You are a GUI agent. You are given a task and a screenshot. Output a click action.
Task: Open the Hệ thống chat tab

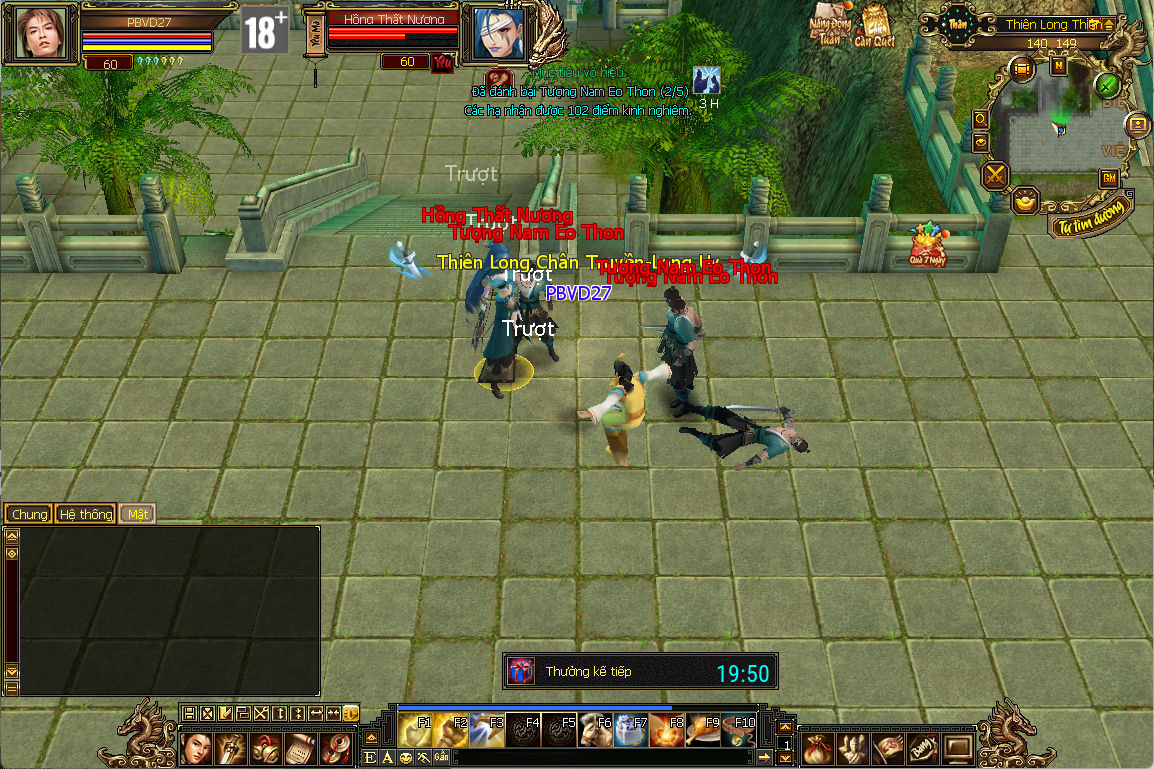click(x=85, y=514)
